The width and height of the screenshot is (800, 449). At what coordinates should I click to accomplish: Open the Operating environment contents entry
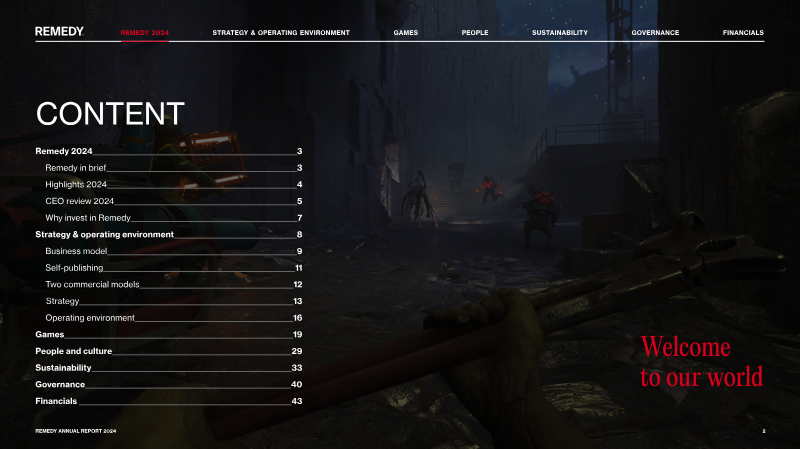tap(90, 317)
